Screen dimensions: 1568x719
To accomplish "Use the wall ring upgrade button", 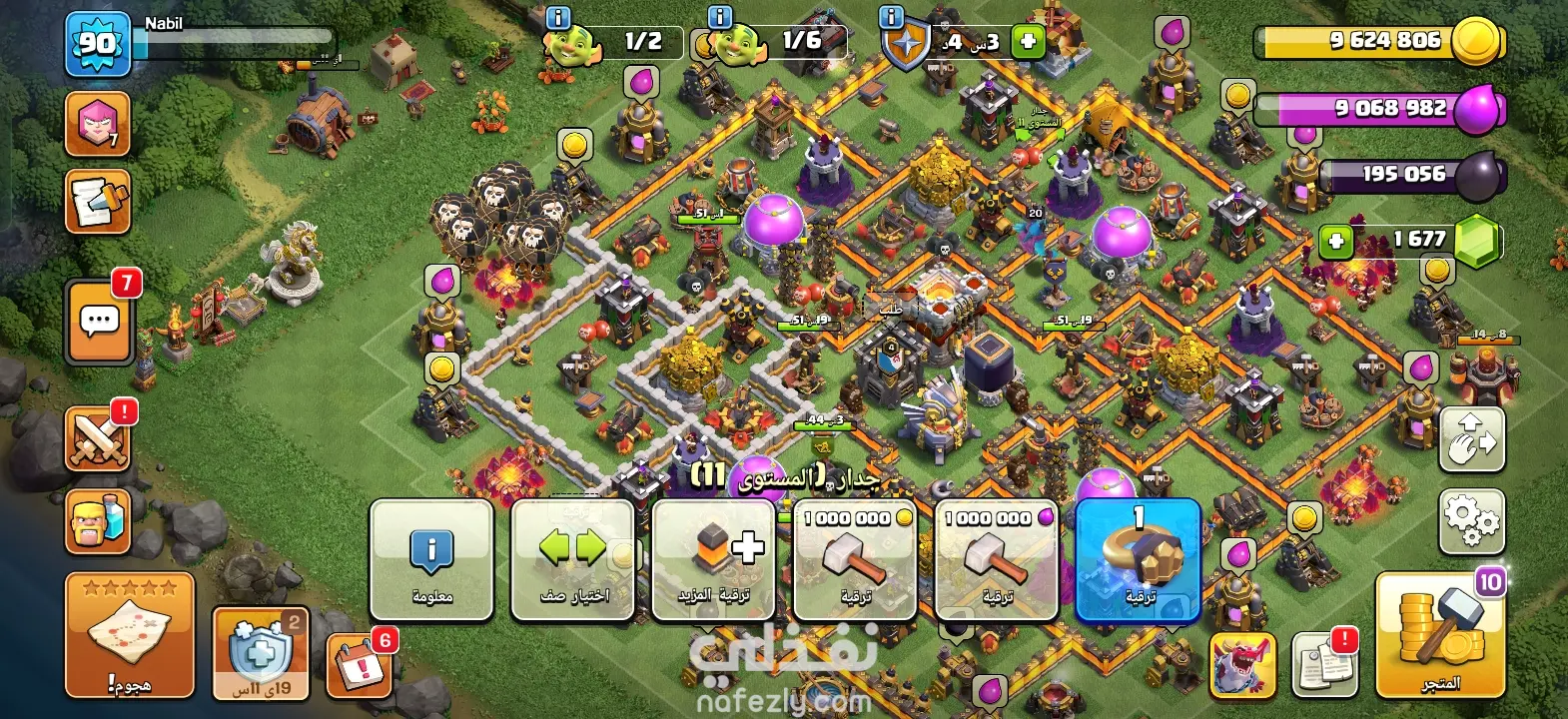I will pos(1138,560).
